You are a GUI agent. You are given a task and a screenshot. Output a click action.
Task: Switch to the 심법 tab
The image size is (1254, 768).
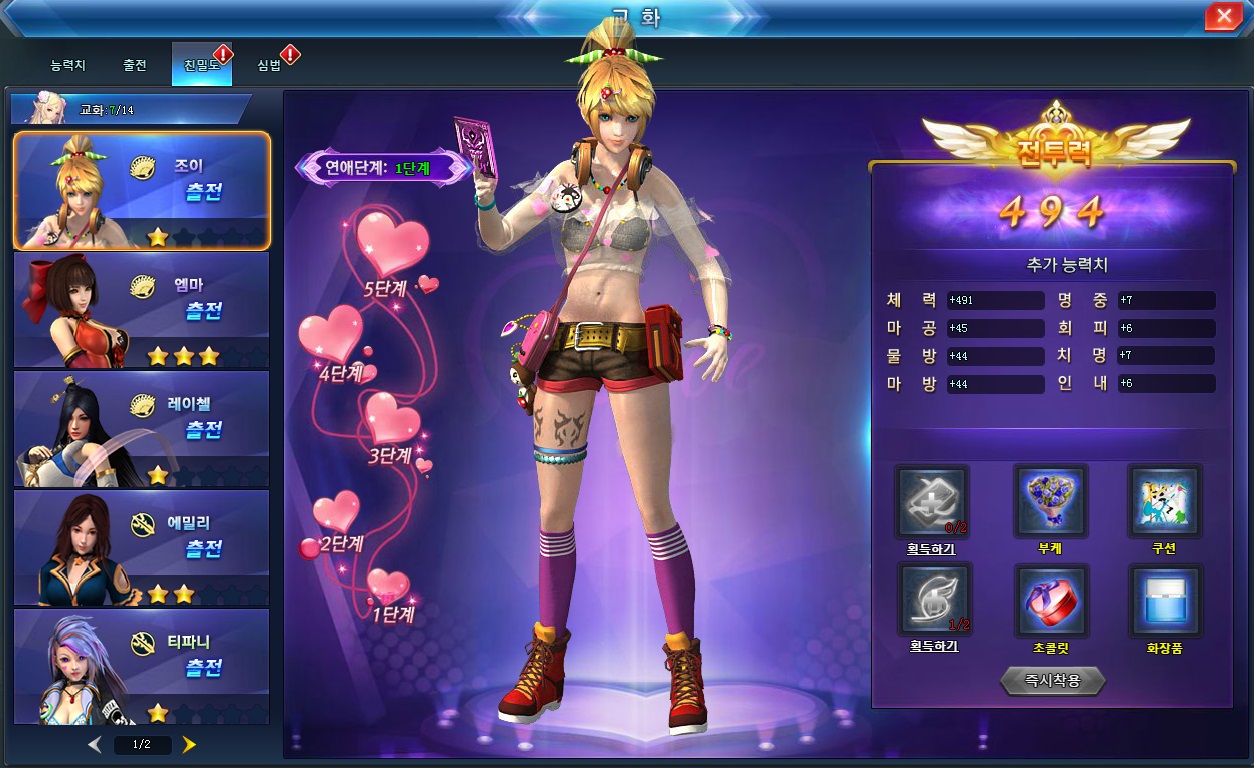(x=269, y=65)
